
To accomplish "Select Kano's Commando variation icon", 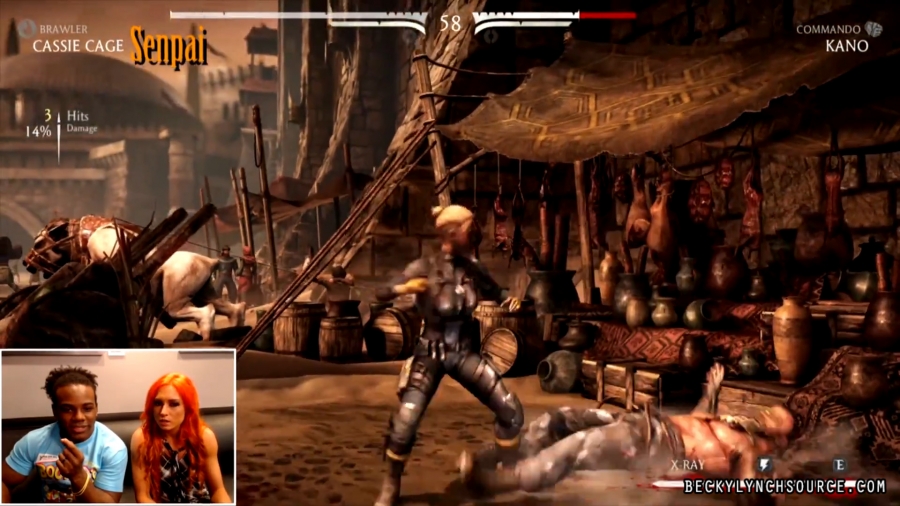I will (x=874, y=29).
